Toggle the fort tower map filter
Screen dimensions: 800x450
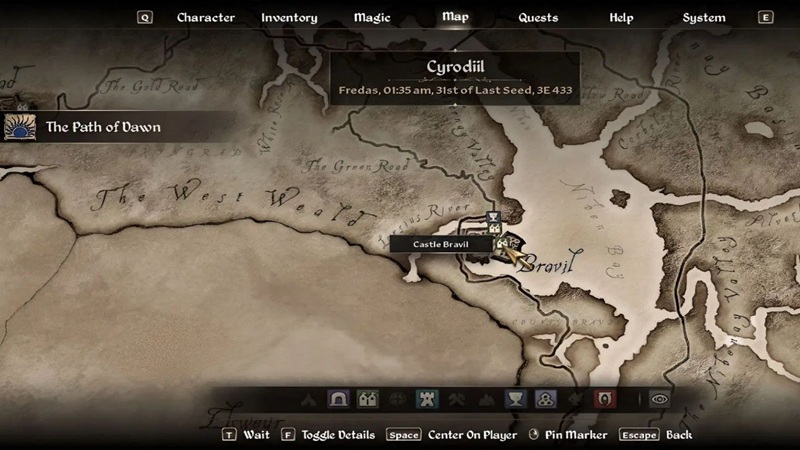click(x=427, y=399)
